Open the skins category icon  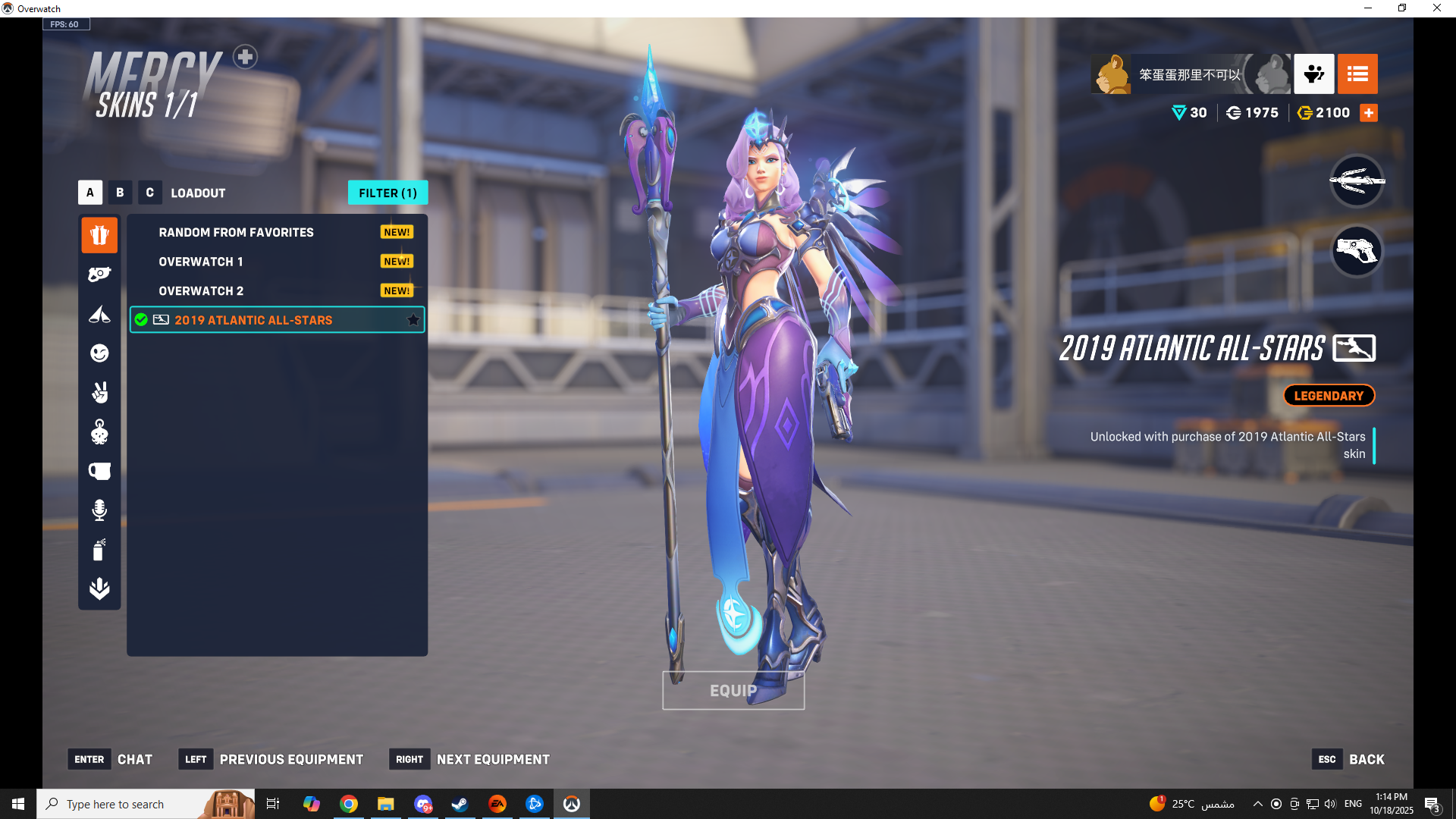(99, 235)
